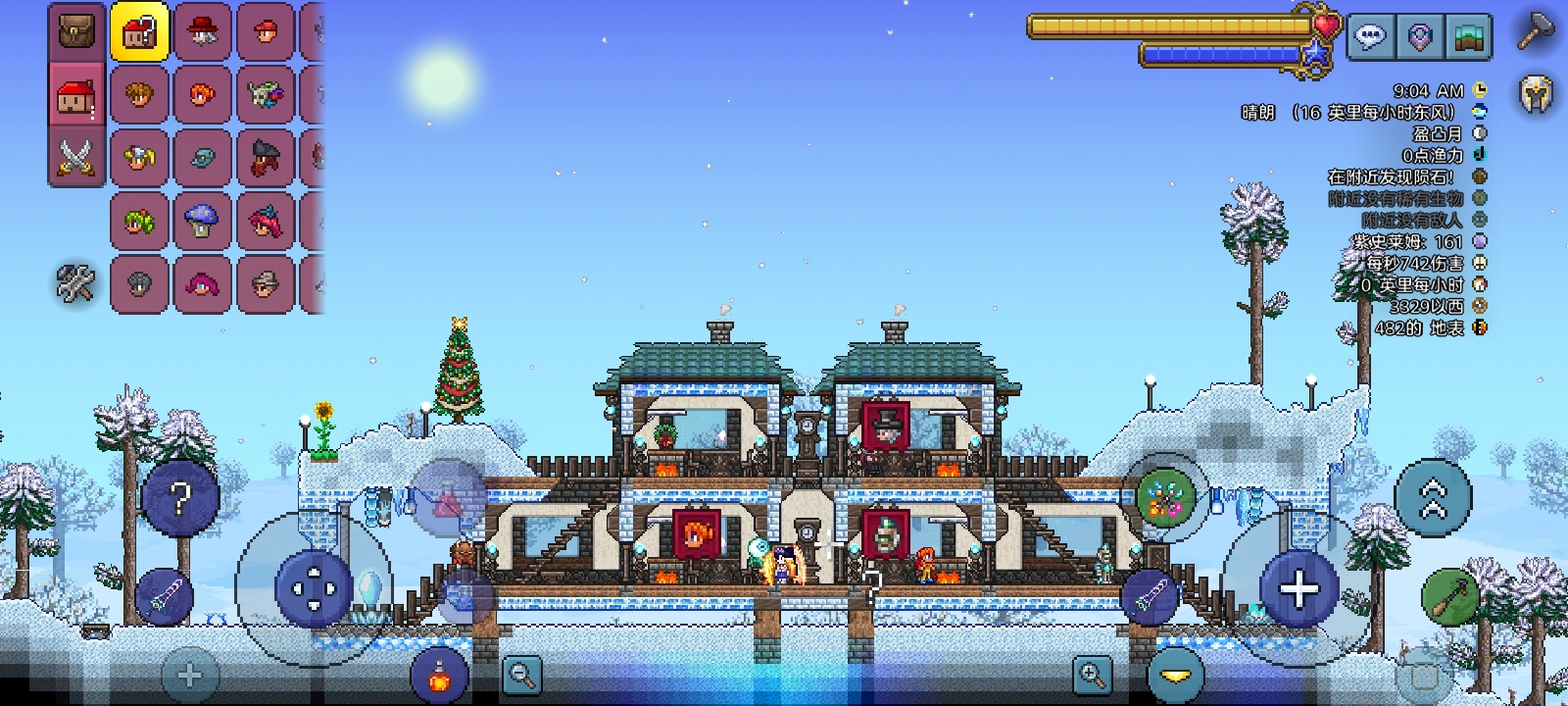The height and width of the screenshot is (706, 1568).
Task: Select the pirate hat NPC head
Action: coord(265,158)
